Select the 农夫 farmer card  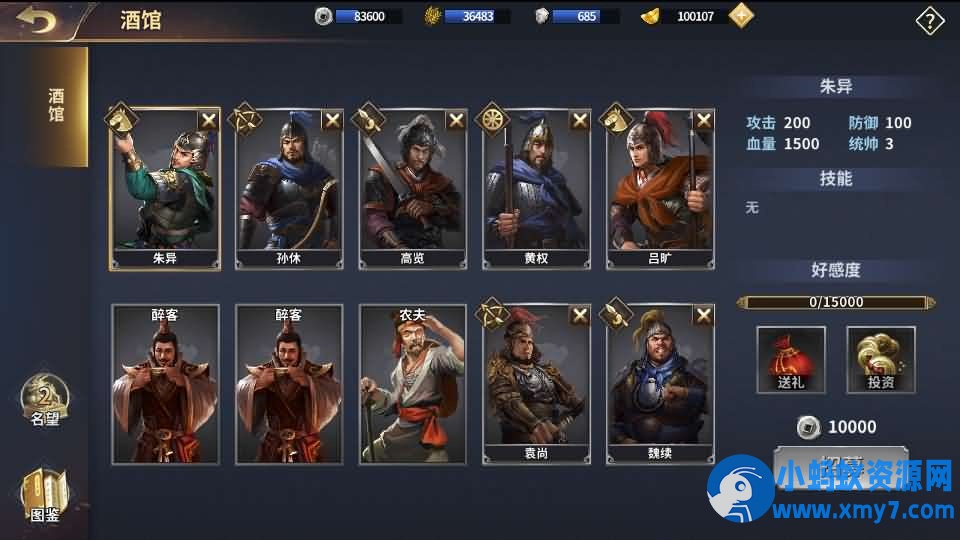coord(413,384)
